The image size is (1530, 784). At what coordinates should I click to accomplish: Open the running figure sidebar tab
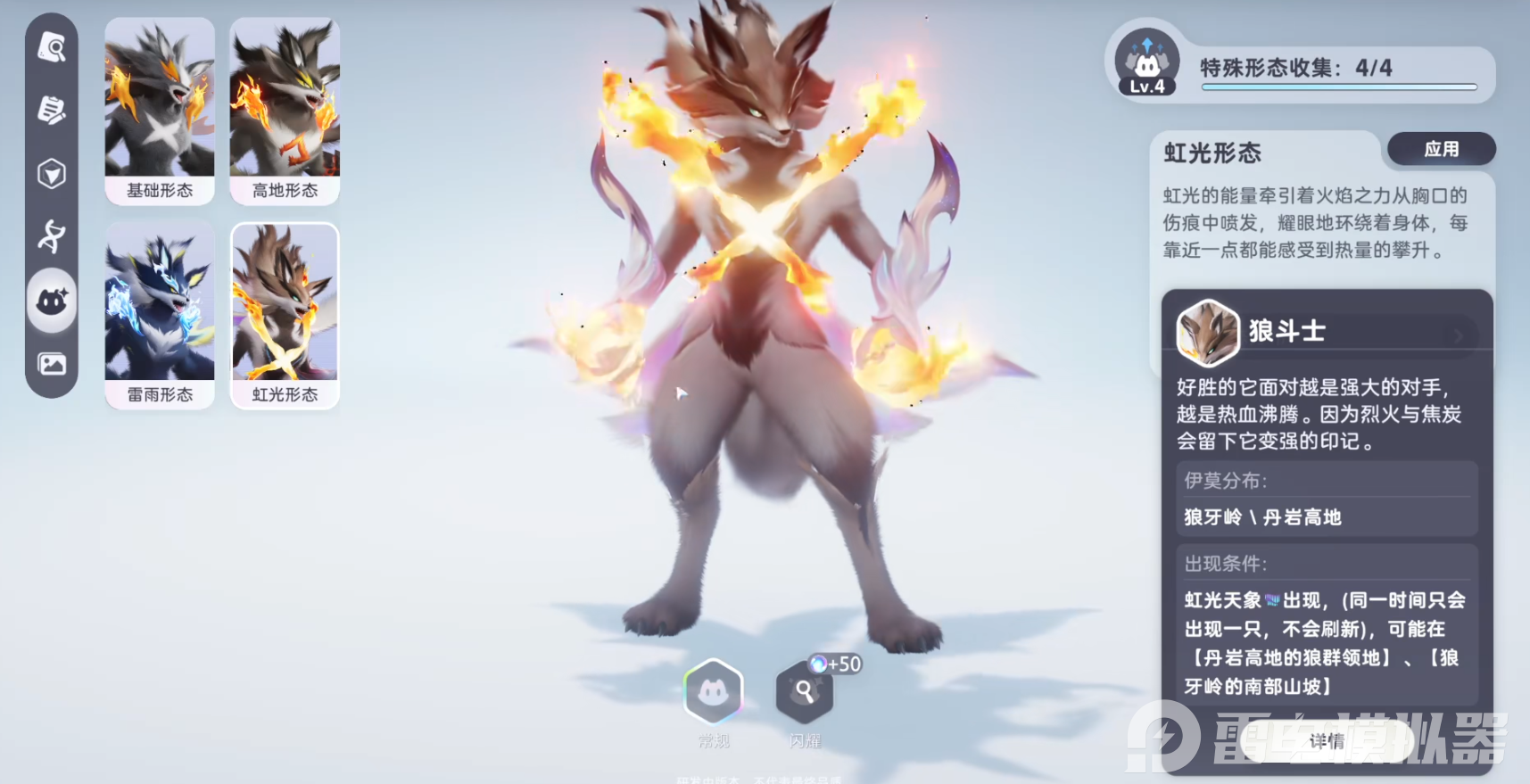(52, 236)
